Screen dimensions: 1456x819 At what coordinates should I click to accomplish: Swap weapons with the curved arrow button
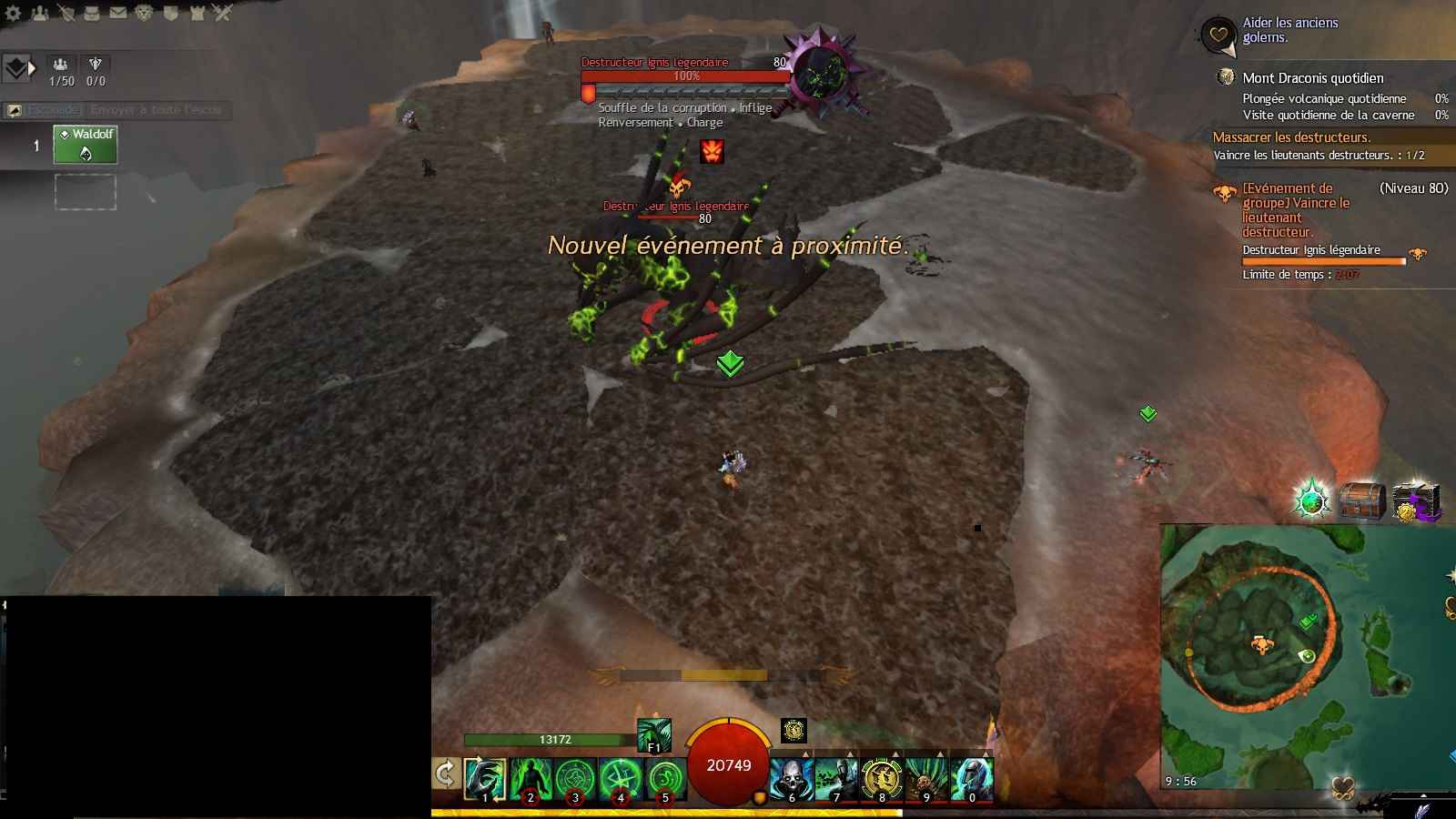tap(445, 774)
